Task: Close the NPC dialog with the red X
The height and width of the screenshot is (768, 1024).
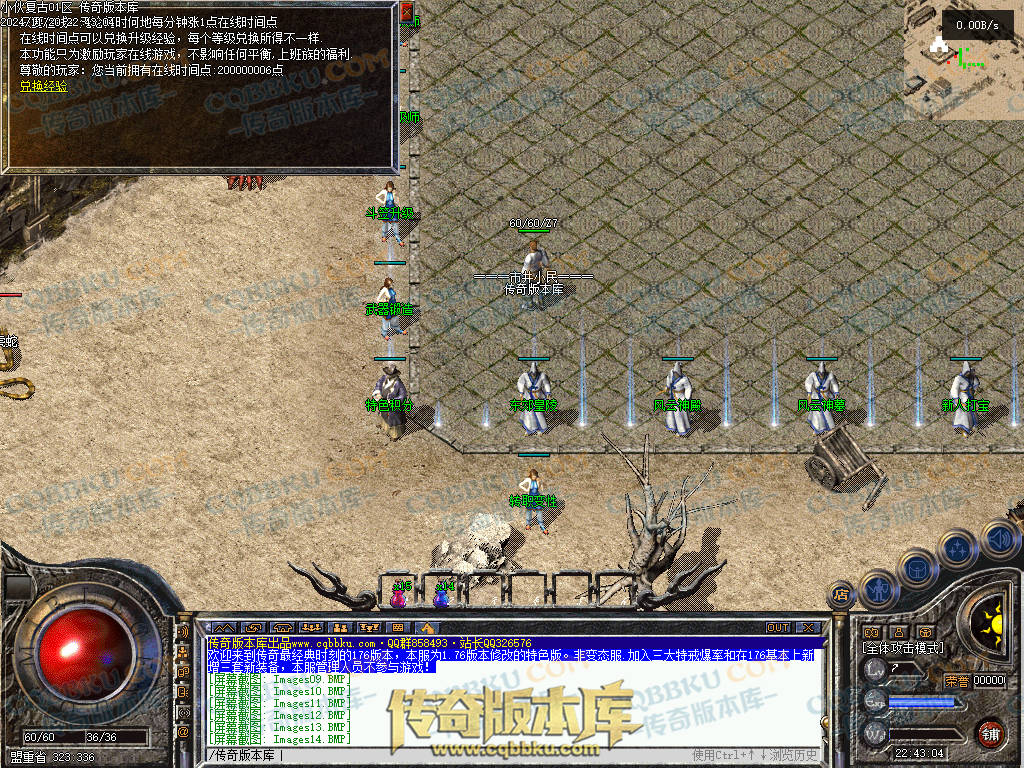Action: [x=406, y=11]
